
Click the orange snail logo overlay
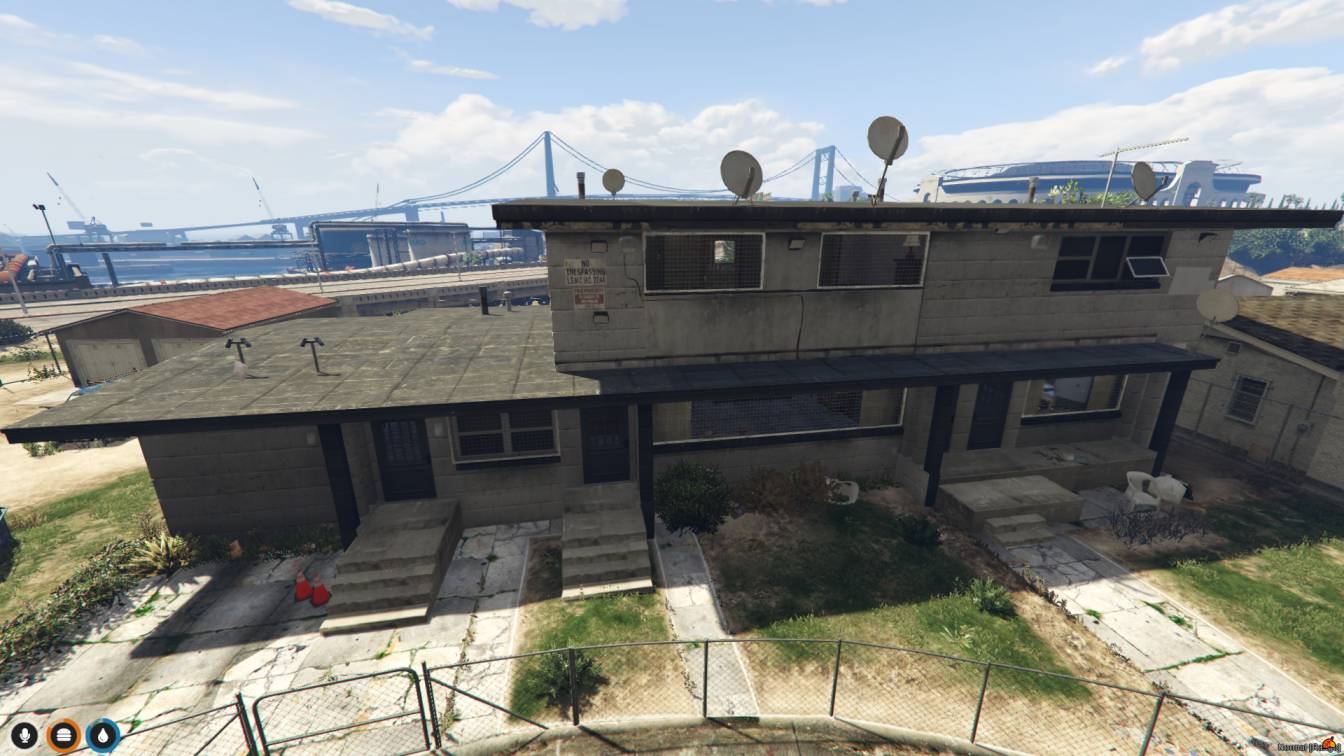[1328, 744]
